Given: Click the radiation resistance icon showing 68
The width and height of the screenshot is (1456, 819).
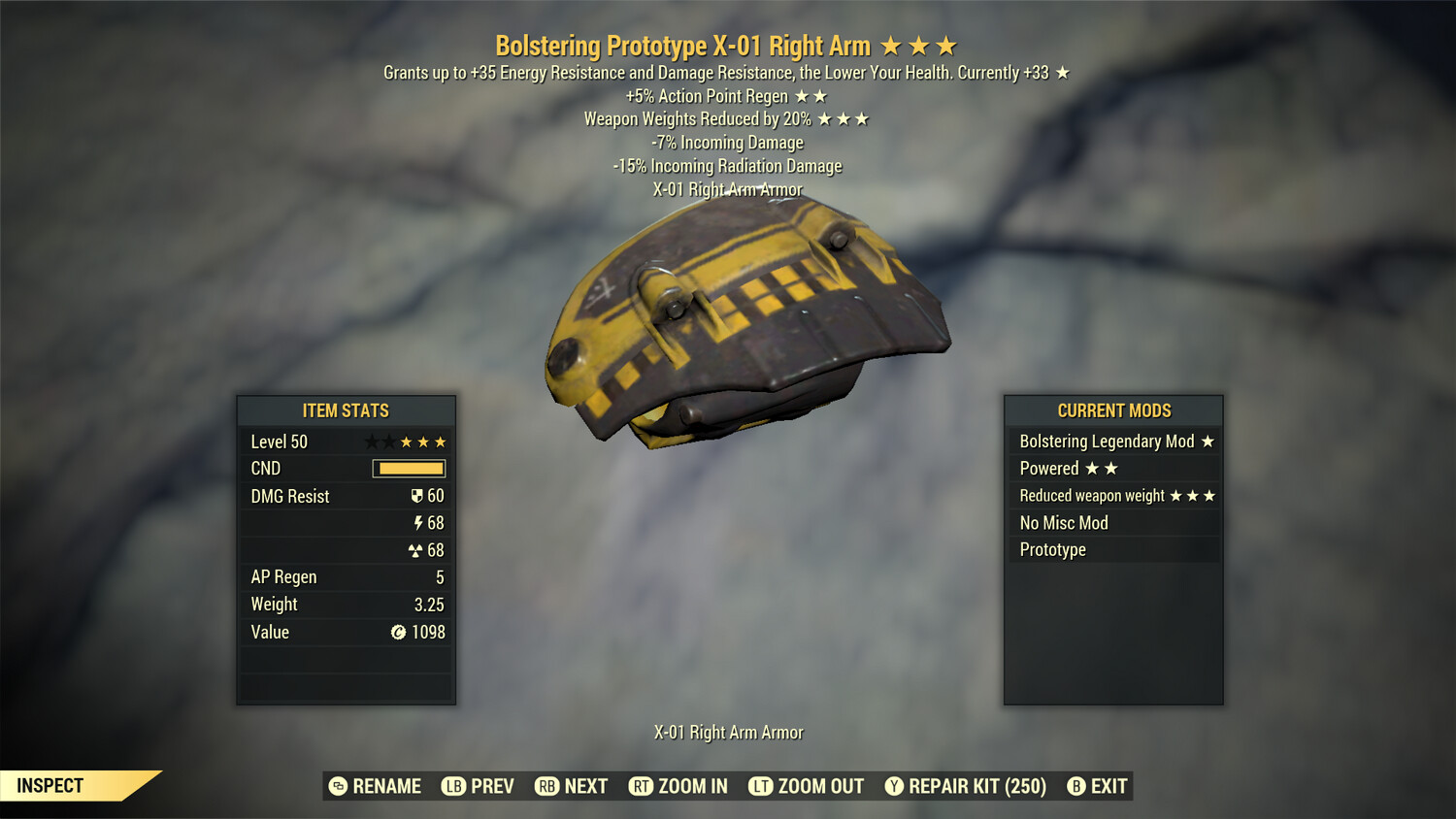Looking at the screenshot, I should click(x=417, y=550).
